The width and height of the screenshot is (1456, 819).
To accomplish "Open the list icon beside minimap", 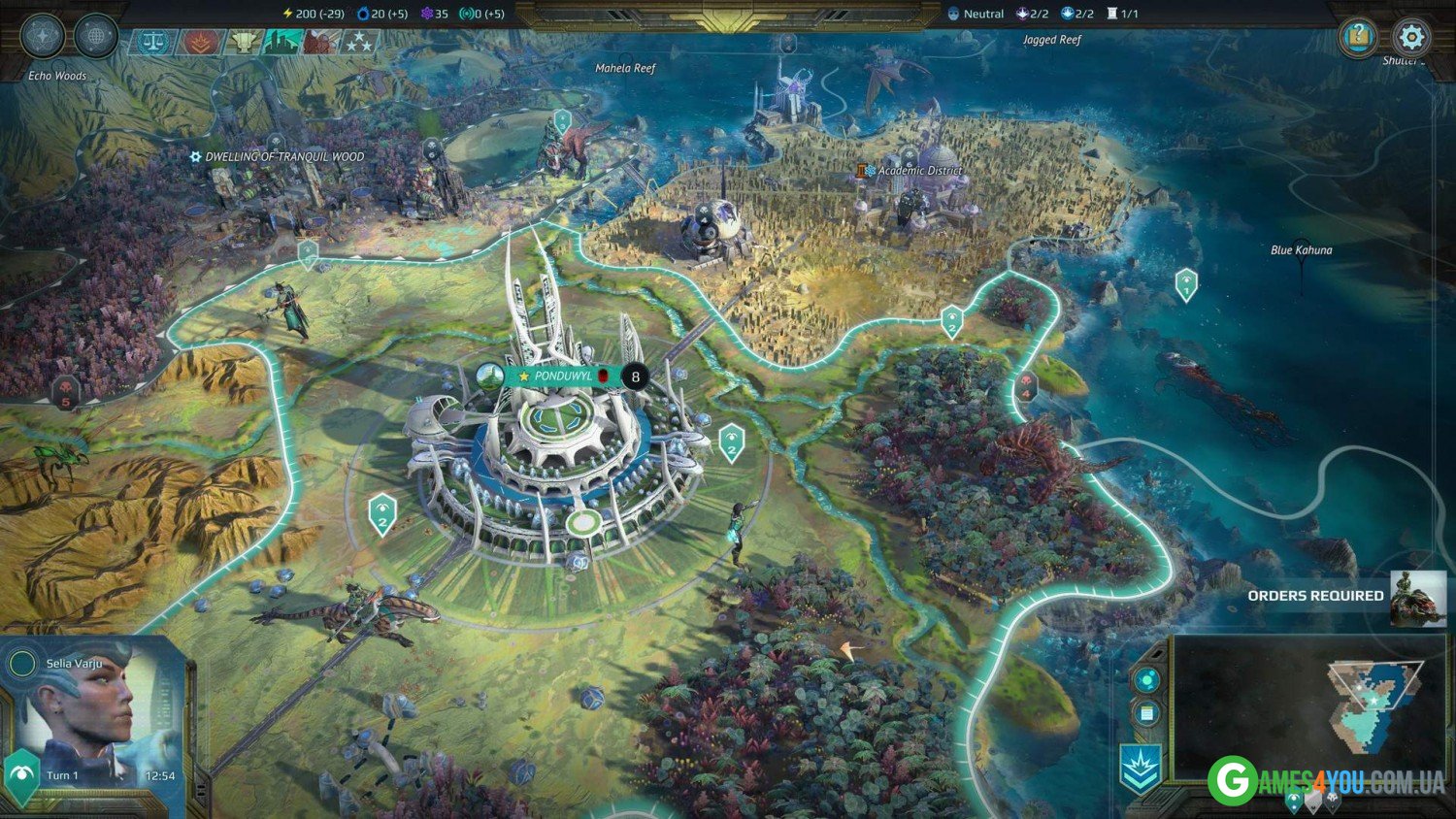I will click(x=1146, y=714).
